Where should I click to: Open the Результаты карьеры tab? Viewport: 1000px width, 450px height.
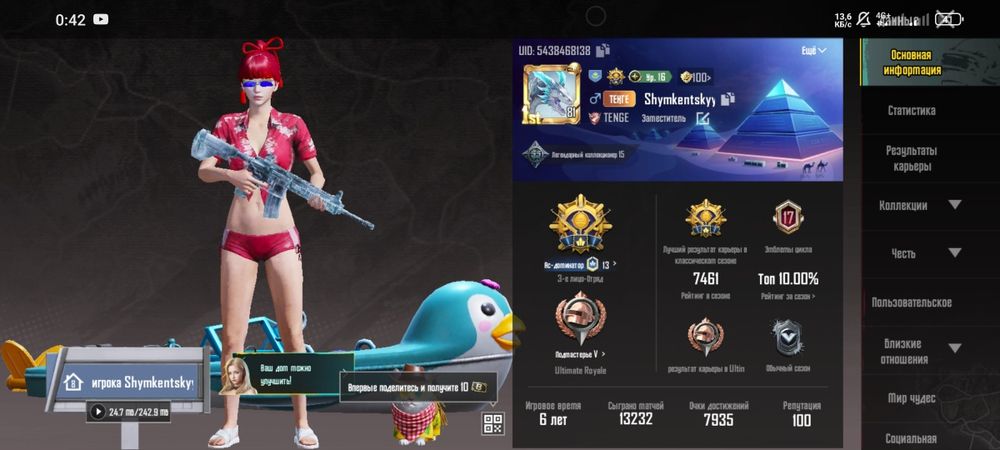point(911,158)
